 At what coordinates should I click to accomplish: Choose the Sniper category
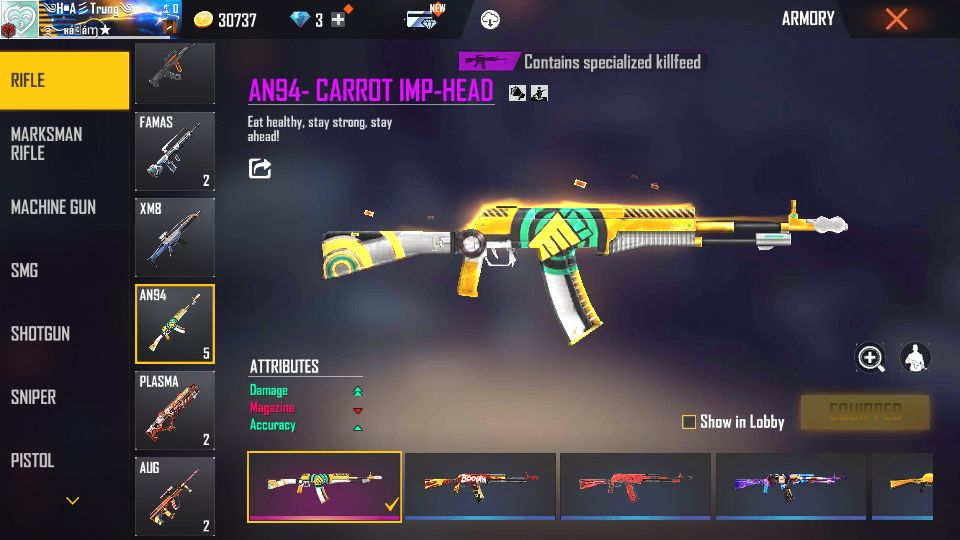pyautogui.click(x=33, y=397)
